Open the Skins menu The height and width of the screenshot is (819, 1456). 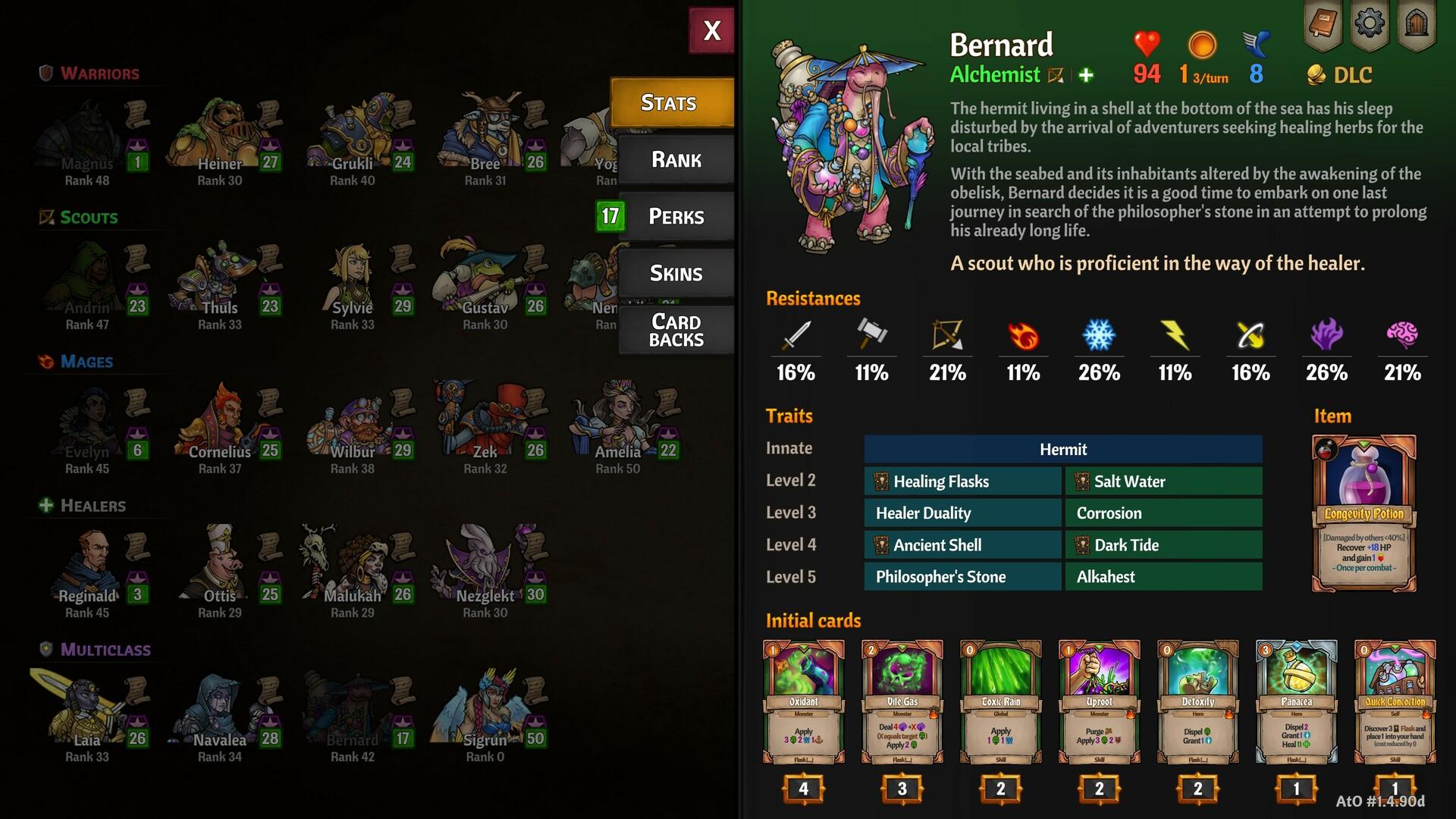tap(676, 272)
